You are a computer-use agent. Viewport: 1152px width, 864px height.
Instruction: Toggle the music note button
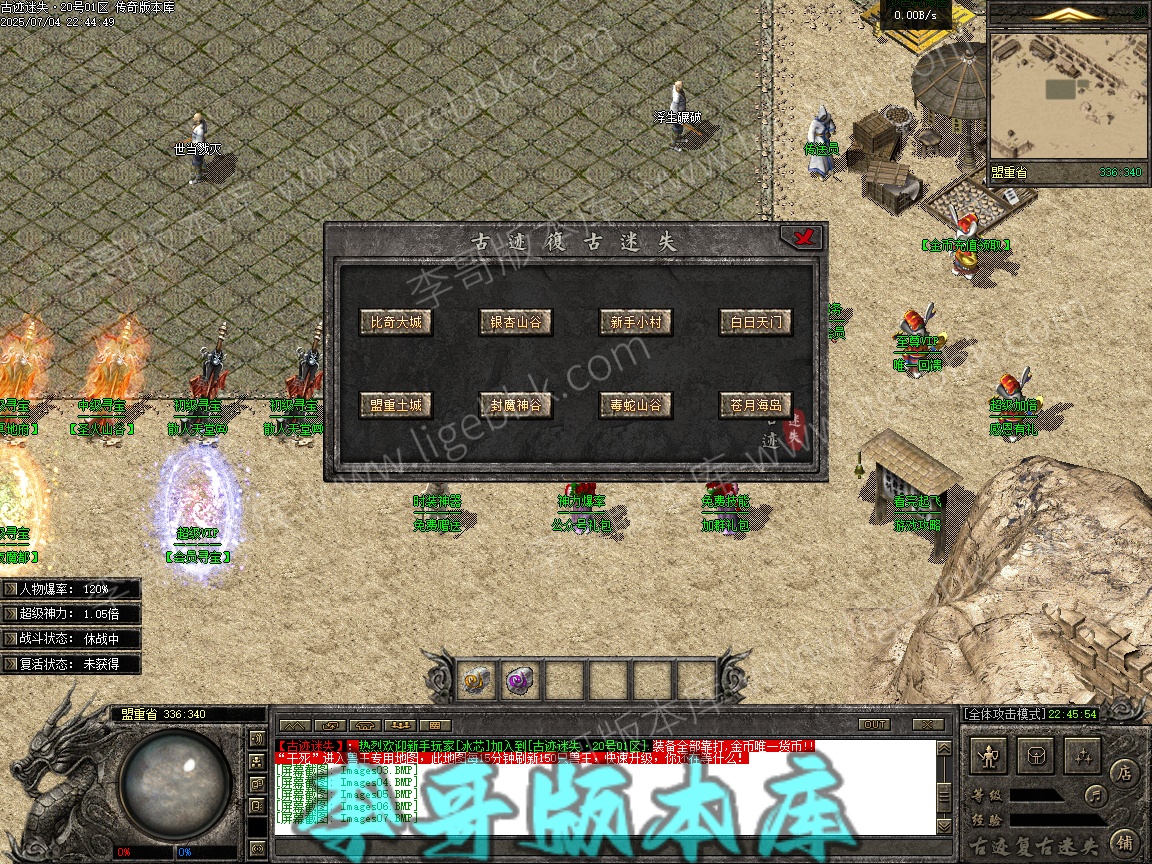click(1096, 796)
